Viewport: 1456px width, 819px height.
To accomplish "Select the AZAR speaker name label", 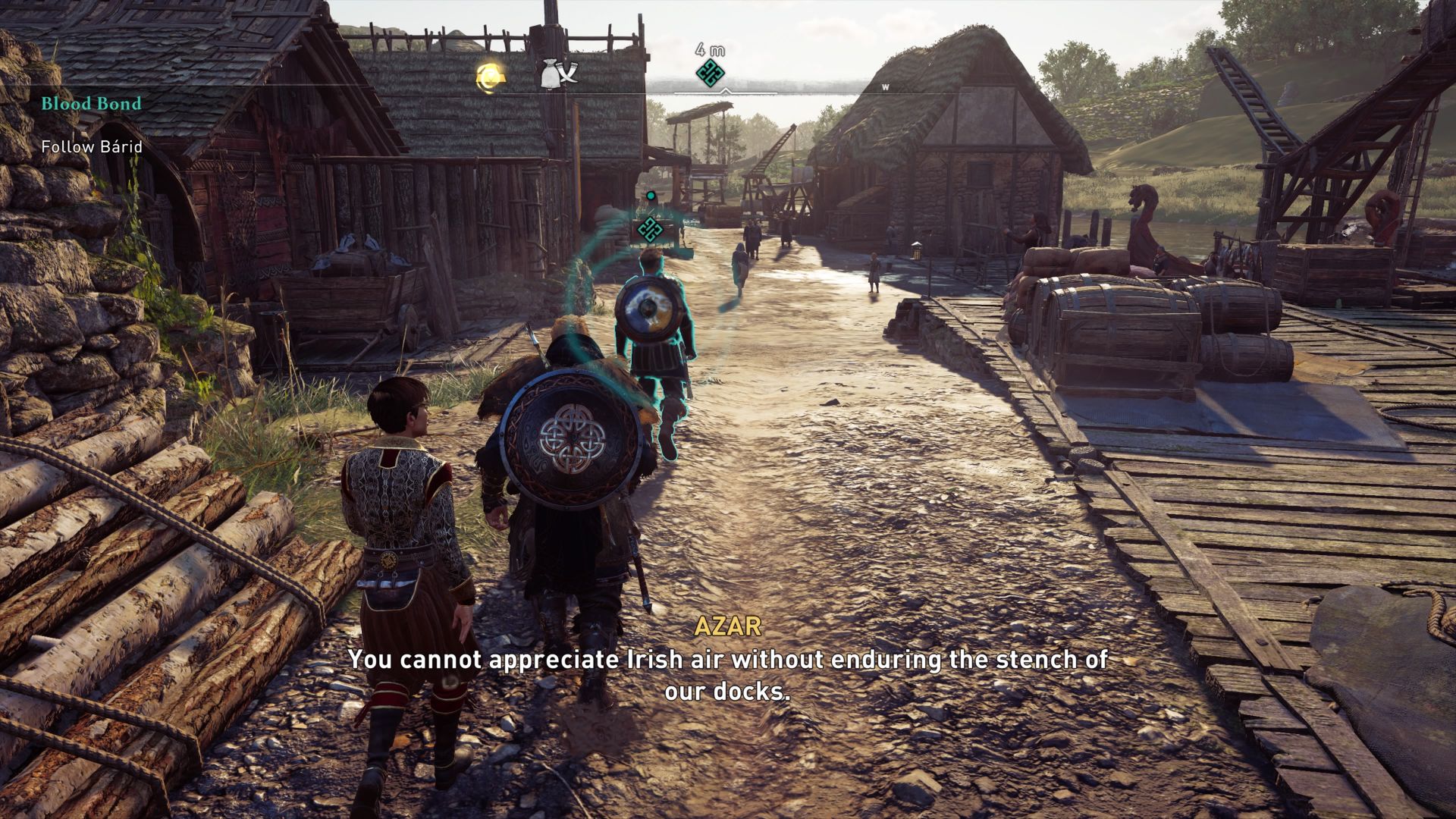I will click(727, 627).
